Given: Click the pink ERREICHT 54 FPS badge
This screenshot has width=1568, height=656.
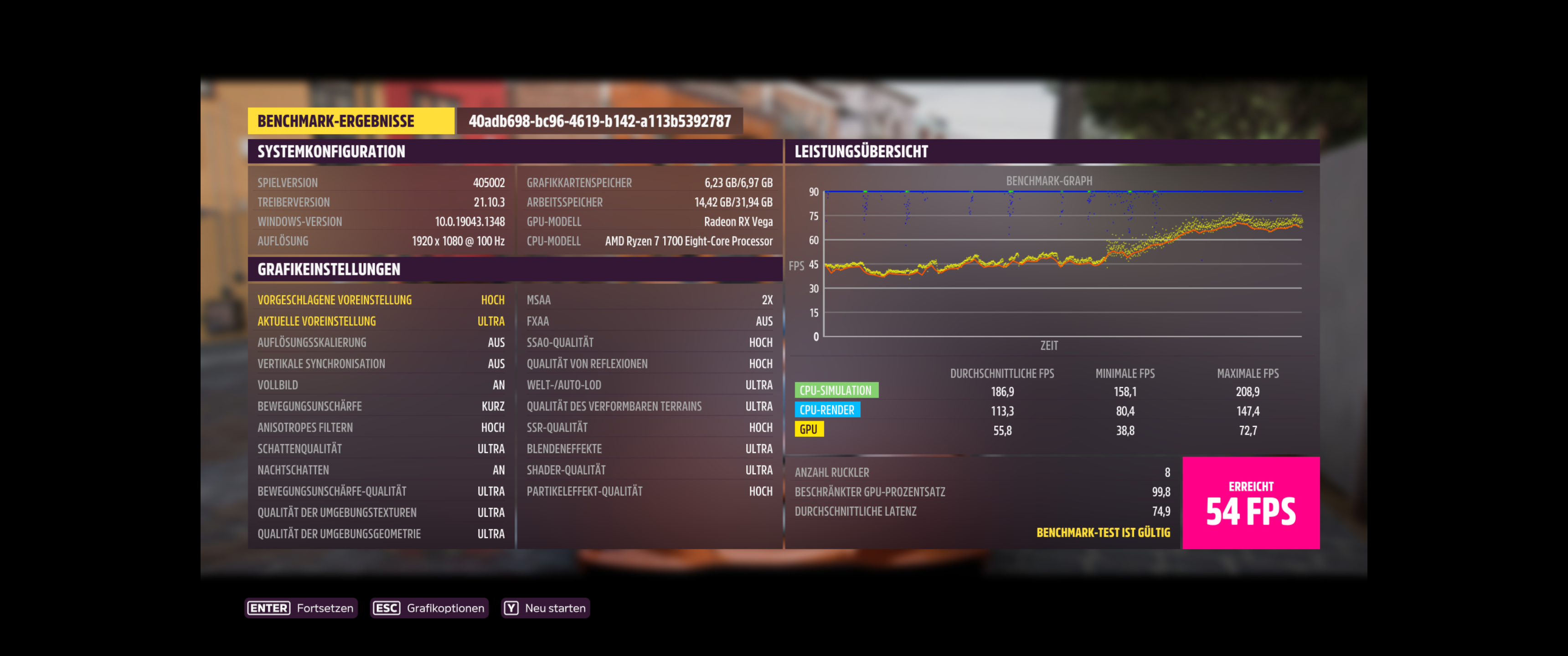Looking at the screenshot, I should [x=1252, y=504].
